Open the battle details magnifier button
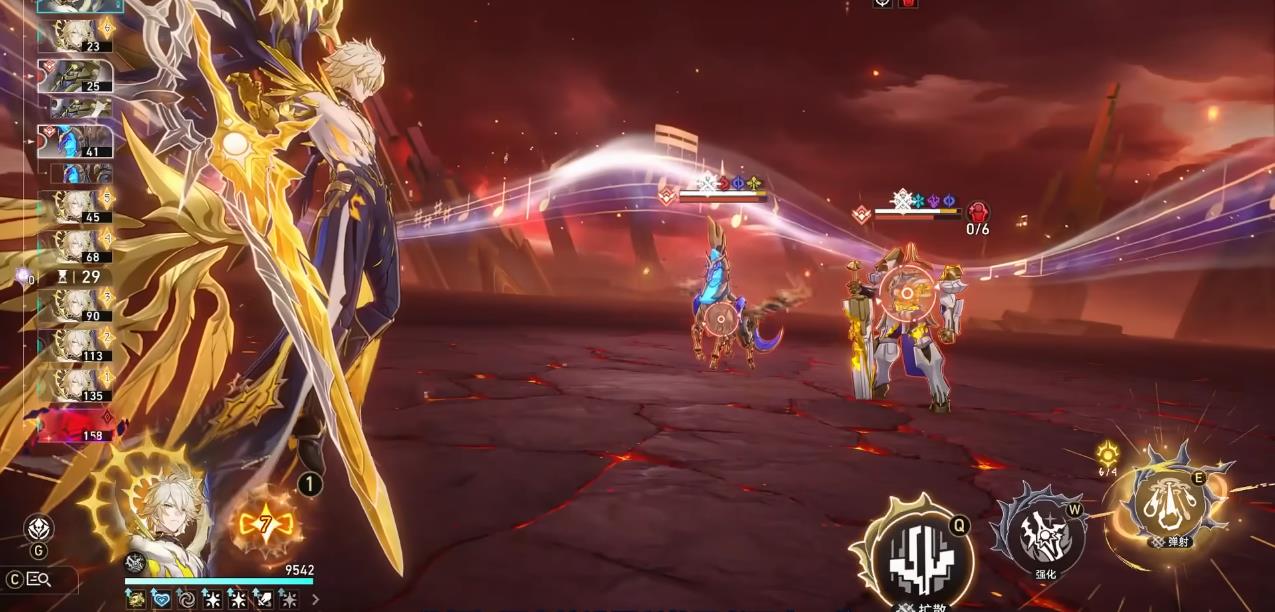 tap(39, 578)
